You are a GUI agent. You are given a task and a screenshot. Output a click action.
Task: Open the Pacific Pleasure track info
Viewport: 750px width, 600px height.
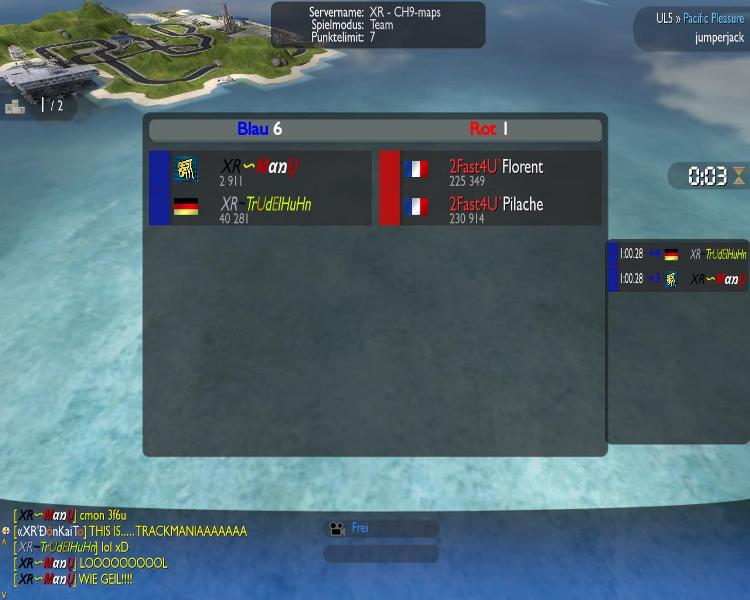[x=713, y=18]
